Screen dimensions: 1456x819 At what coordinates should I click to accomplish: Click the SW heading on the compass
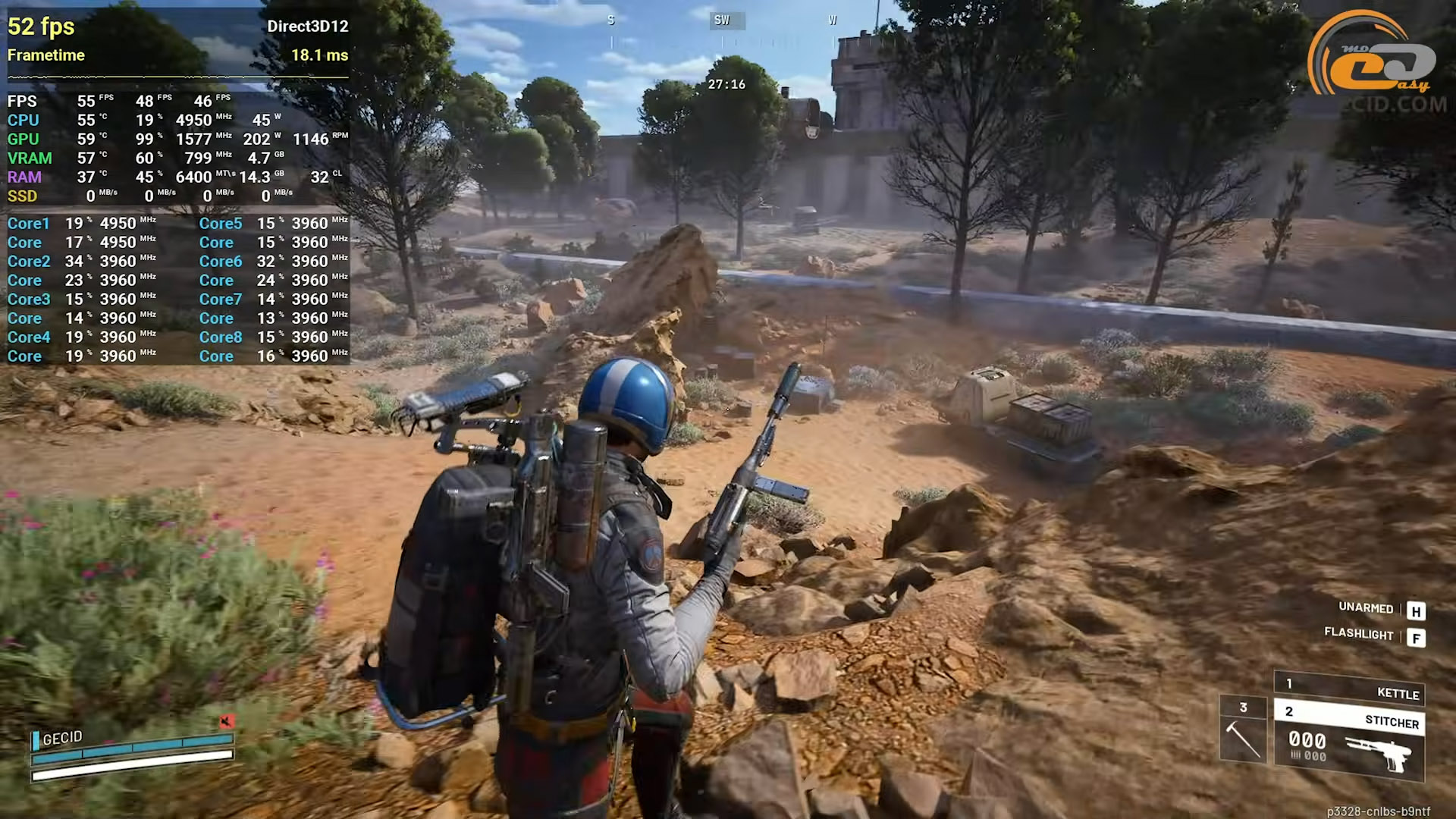722,20
